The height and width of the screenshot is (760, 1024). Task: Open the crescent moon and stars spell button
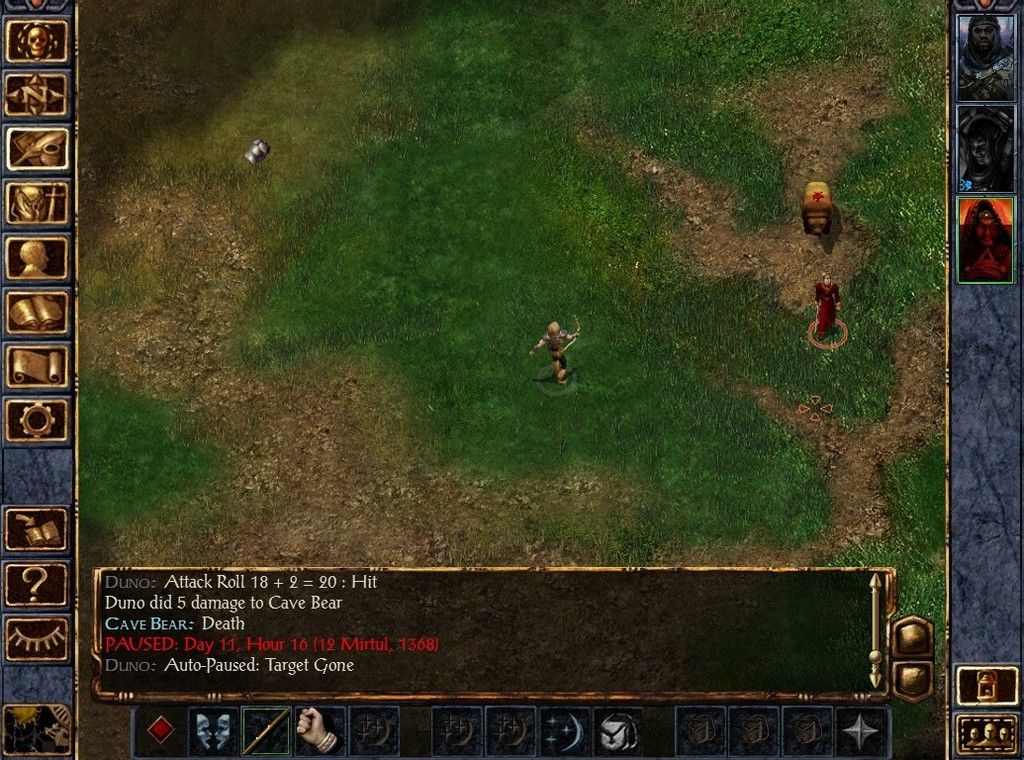tap(565, 731)
